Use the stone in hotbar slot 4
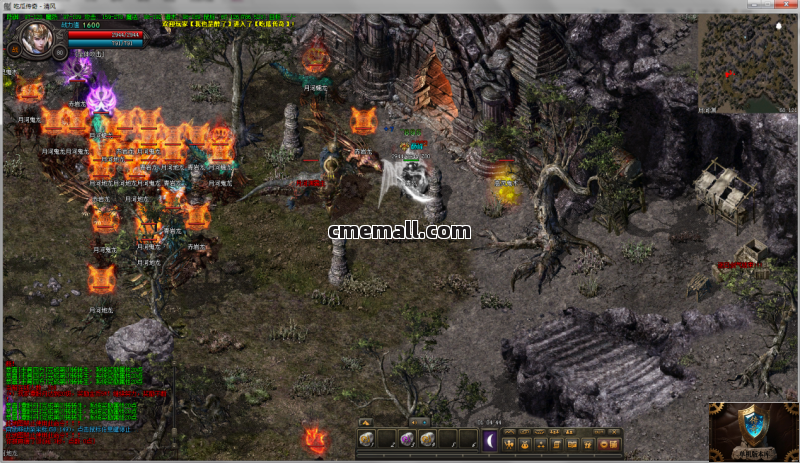Viewport: 800px width, 463px height. pyautogui.click(x=427, y=440)
